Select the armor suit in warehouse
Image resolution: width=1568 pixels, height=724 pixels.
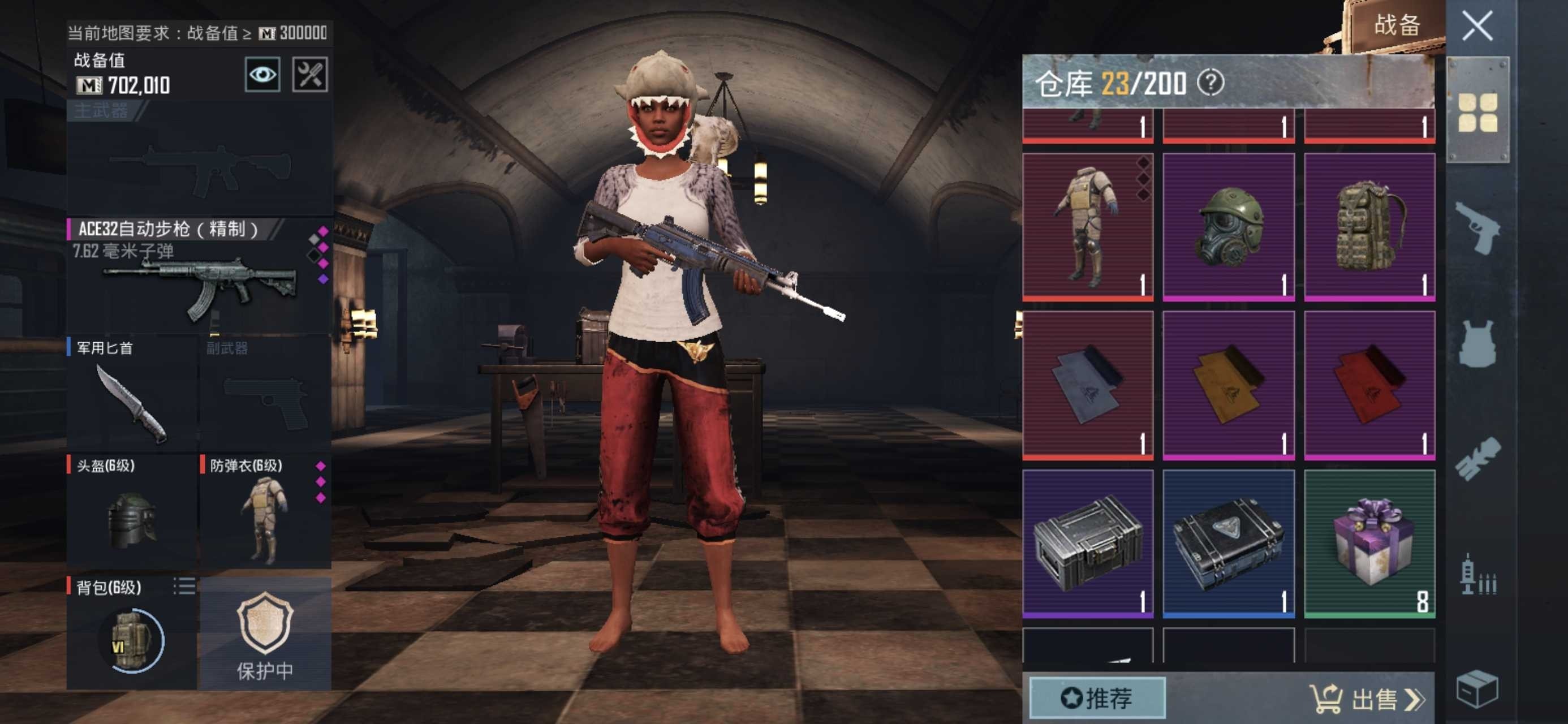1088,226
